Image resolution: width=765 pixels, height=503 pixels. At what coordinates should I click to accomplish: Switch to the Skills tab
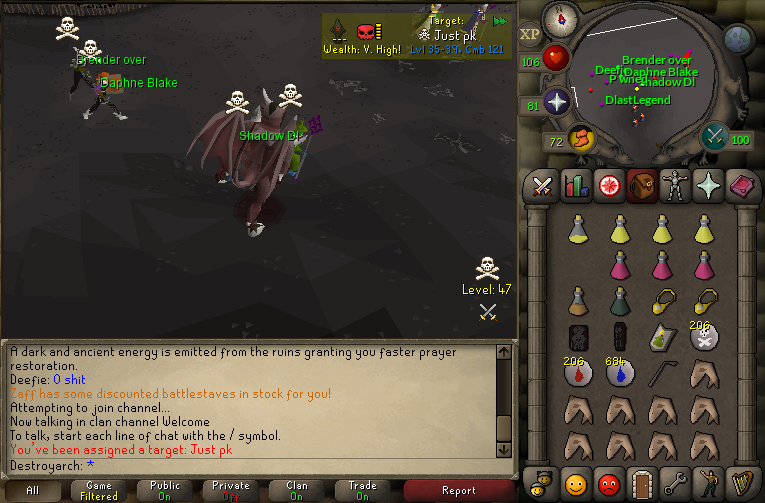[576, 186]
